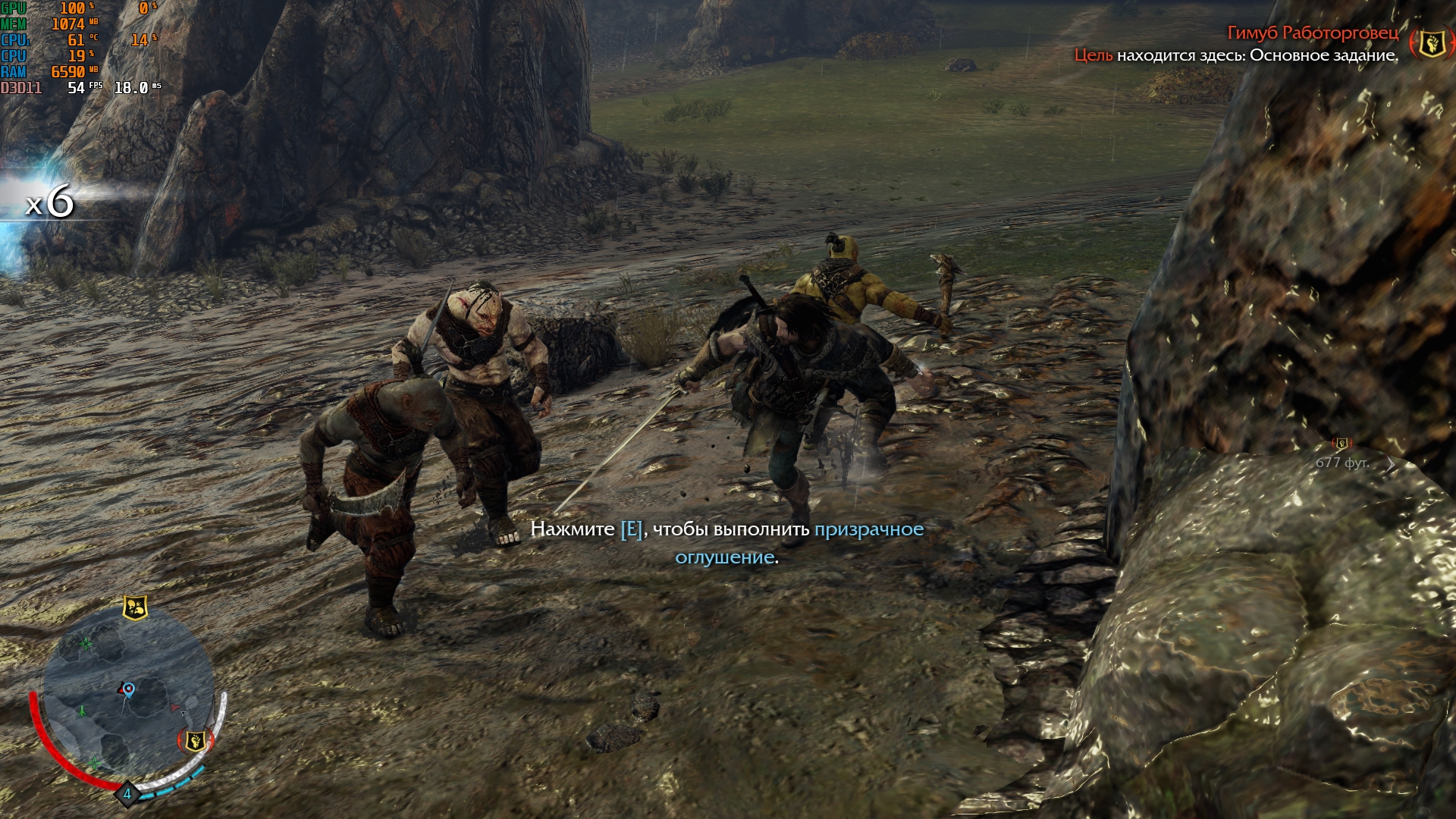Click the 677 фут. waypoint distance marker
Image resolution: width=1456 pixels, height=819 pixels.
point(1341,463)
